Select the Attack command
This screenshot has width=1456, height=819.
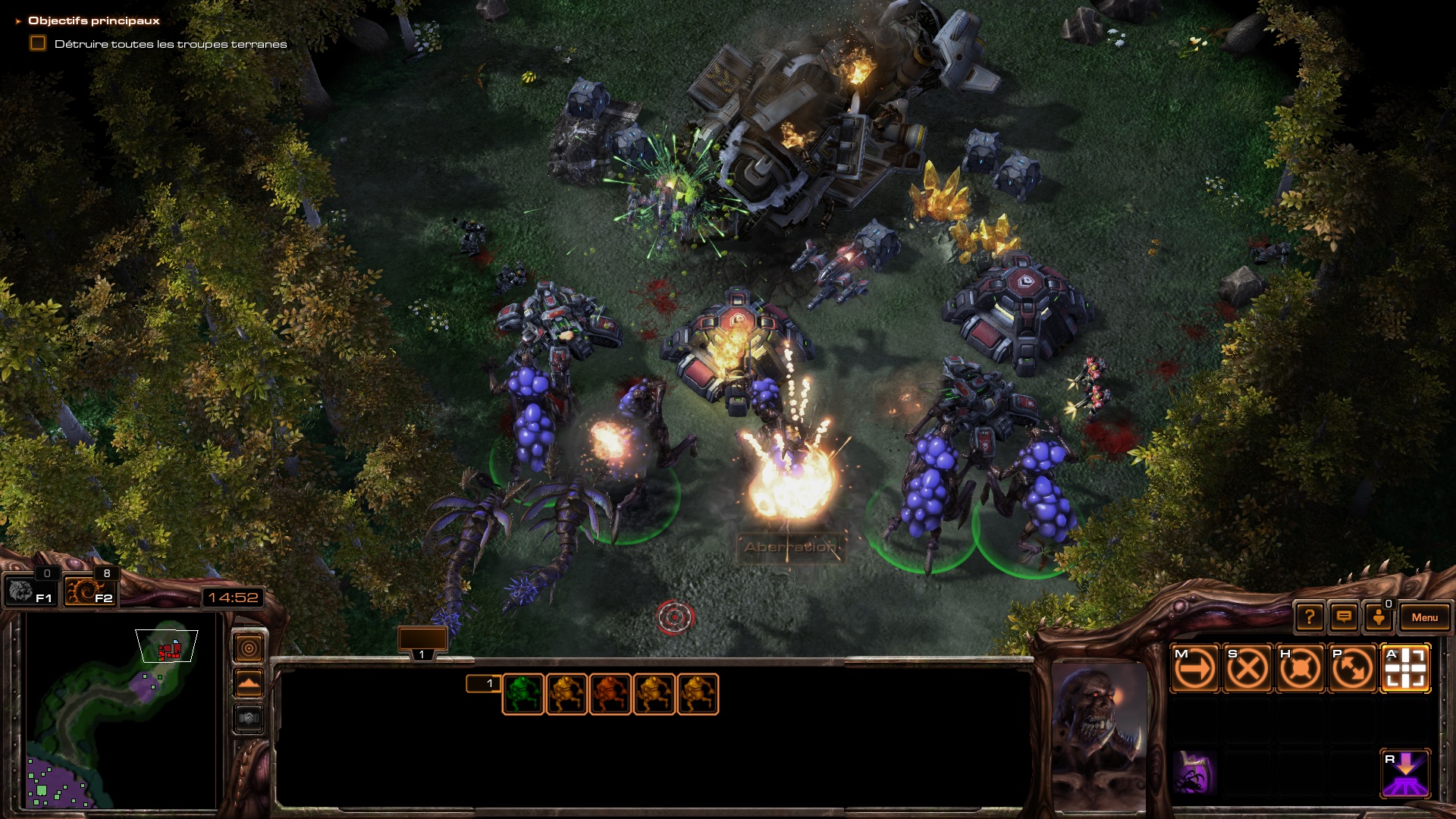[x=1405, y=669]
